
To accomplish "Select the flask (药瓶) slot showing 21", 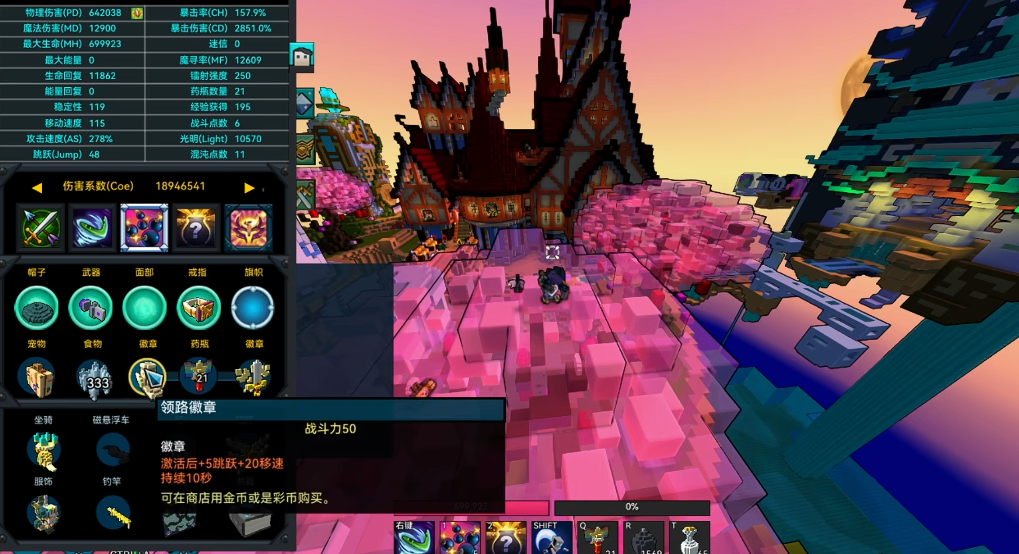I will [198, 377].
